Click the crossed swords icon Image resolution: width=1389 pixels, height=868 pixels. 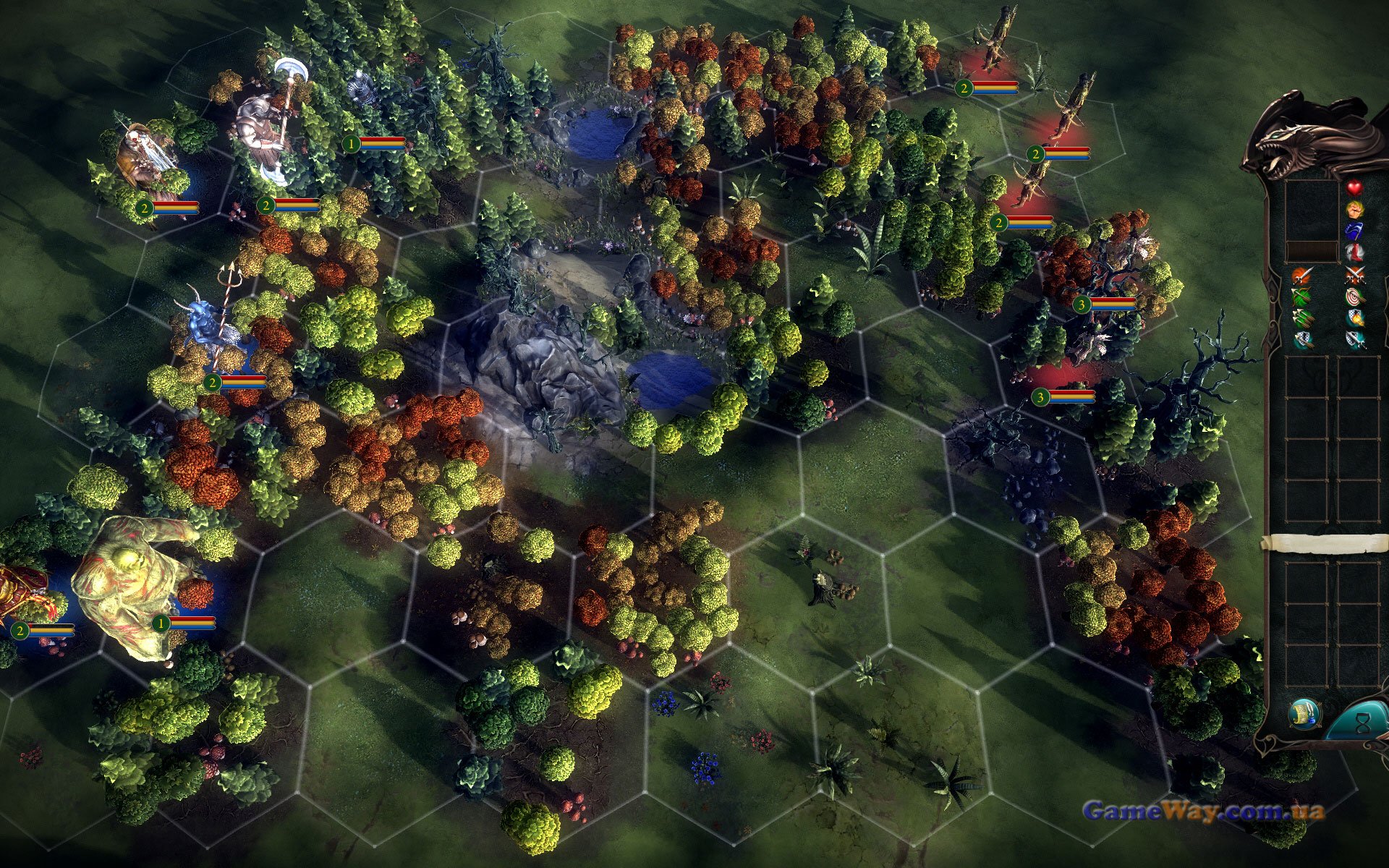1354,275
